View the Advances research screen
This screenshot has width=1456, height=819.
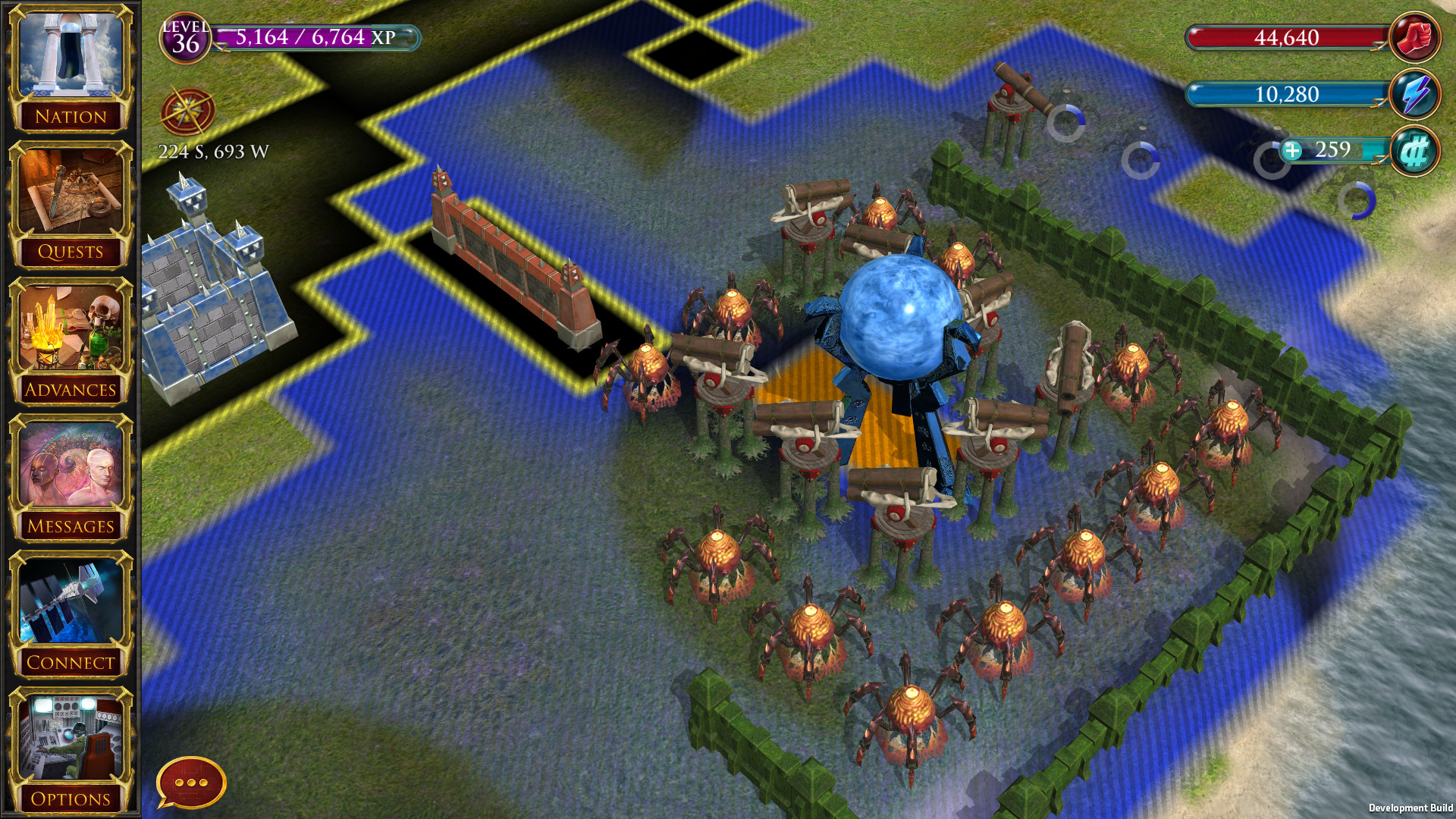tap(71, 341)
